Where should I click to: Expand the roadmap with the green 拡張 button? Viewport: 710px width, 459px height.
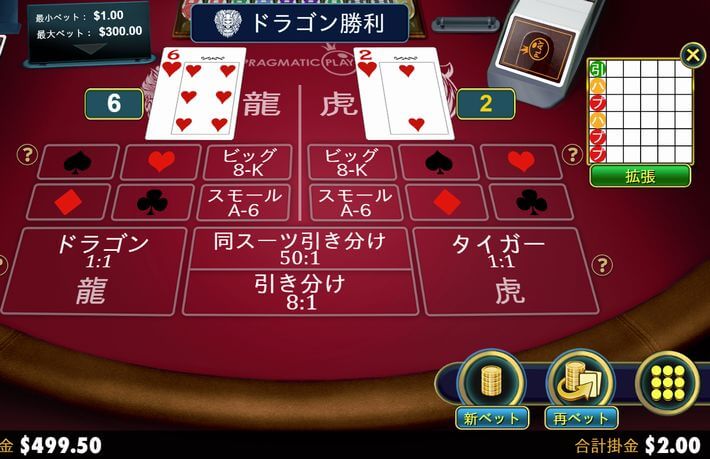[640, 176]
